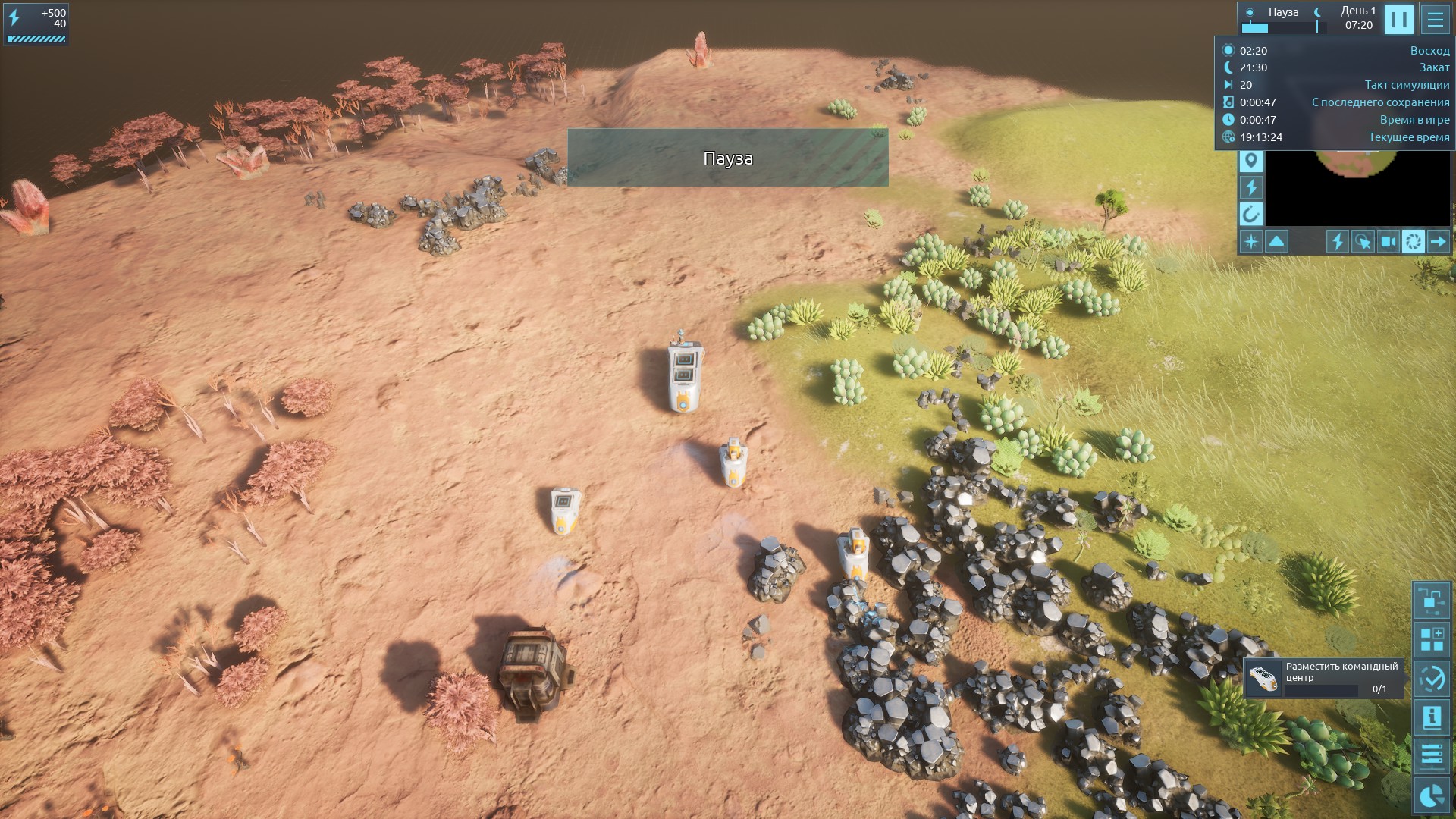1456x819 pixels.
Task: Open the objectives checkmark panel
Action: click(1432, 679)
